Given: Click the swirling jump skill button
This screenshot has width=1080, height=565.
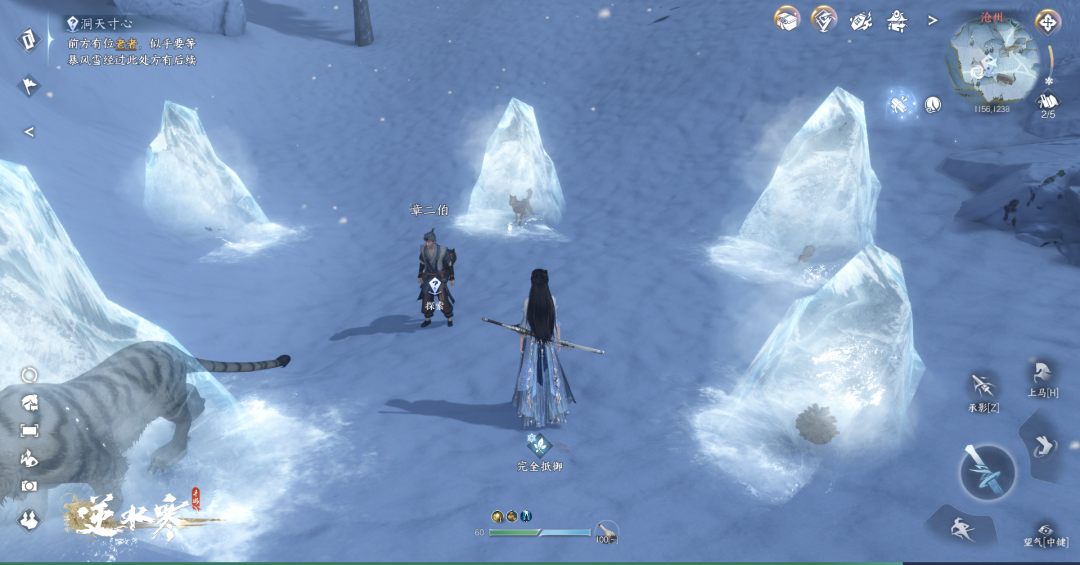Looking at the screenshot, I should pos(1044,445).
